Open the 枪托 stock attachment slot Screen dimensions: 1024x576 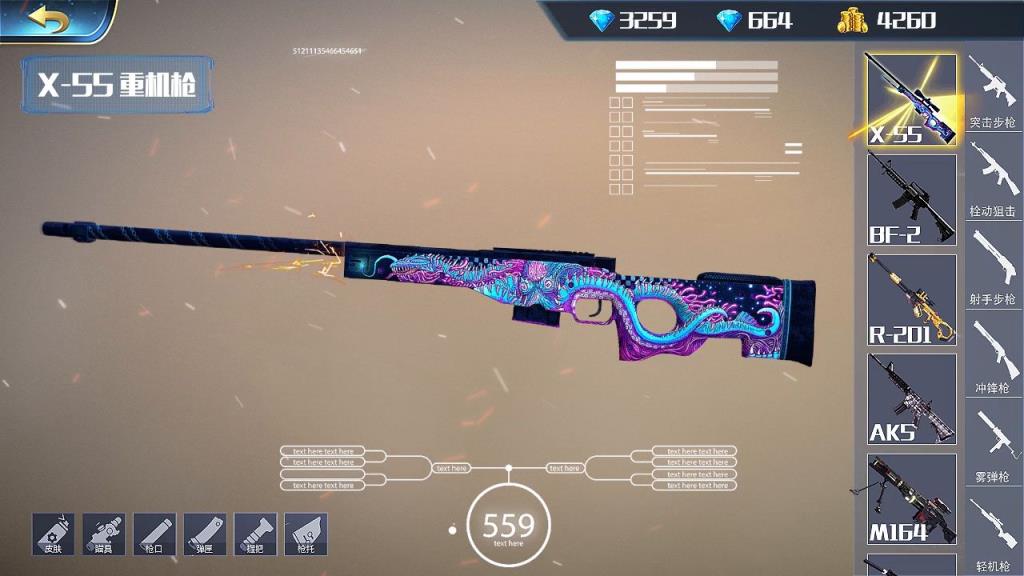pyautogui.click(x=305, y=534)
